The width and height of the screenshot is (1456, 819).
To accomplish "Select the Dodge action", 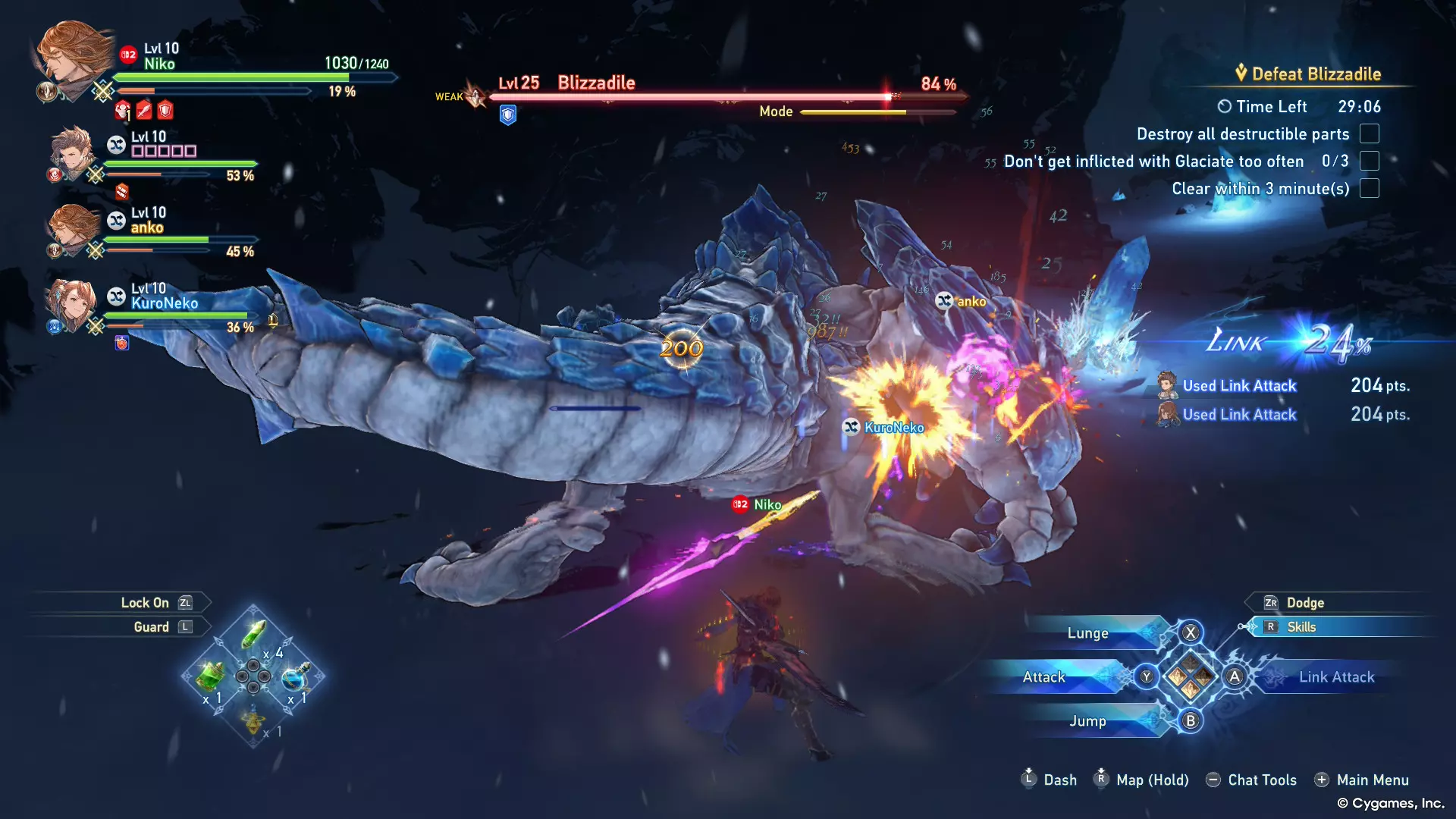I will (1304, 603).
